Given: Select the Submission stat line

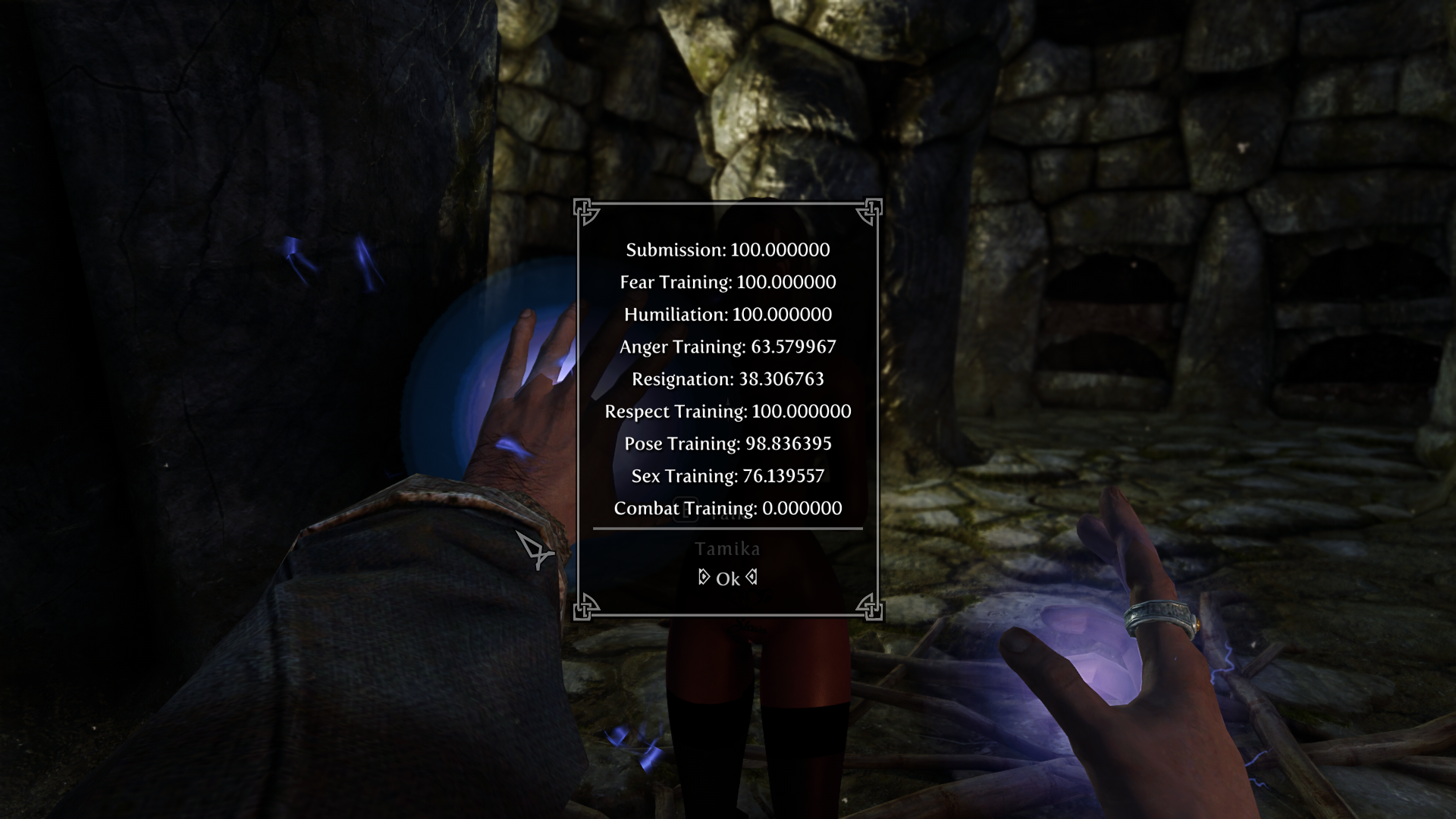Looking at the screenshot, I should 727,249.
